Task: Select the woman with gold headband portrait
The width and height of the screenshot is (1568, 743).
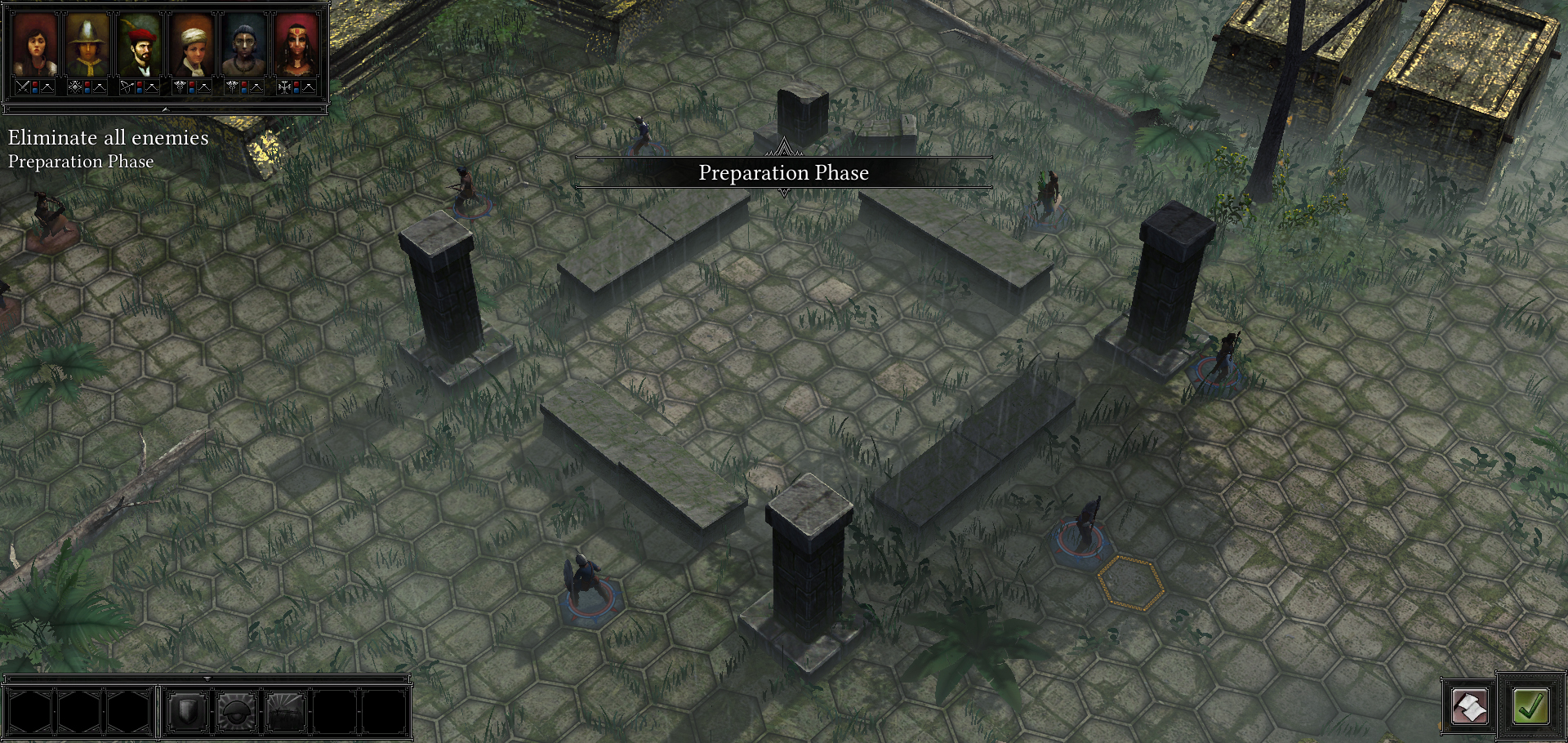Action: (296, 47)
